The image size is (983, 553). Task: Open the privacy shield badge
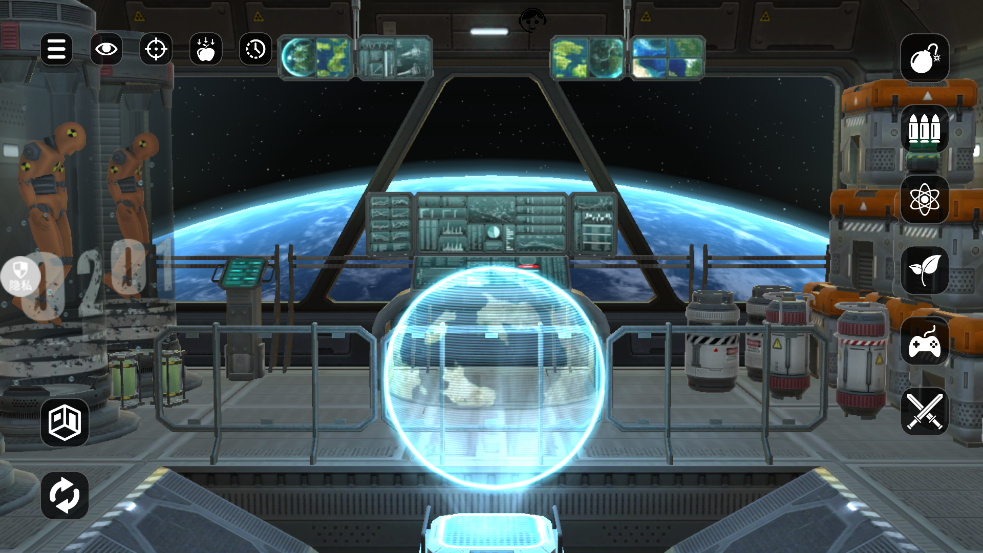(20, 273)
